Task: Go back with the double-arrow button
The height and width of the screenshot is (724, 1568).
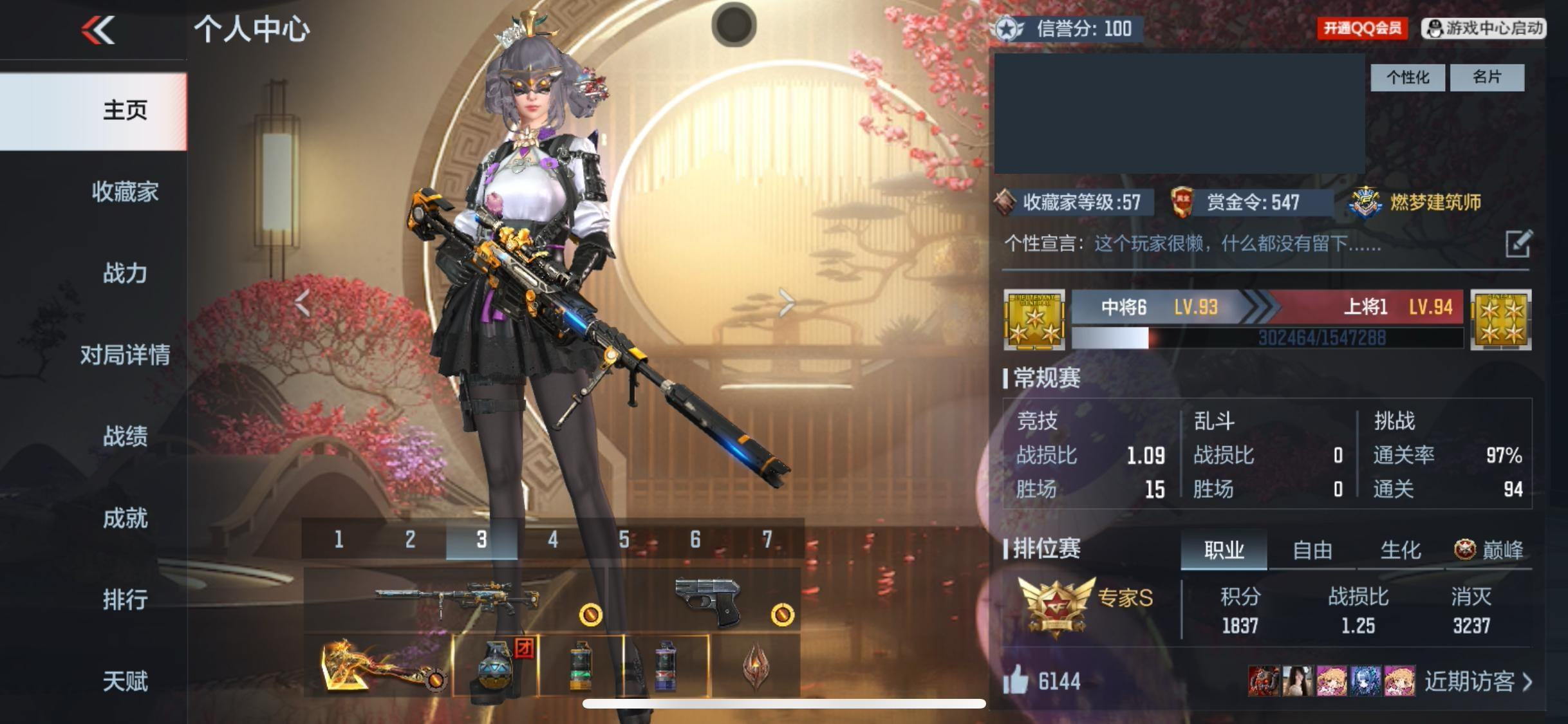Action: pos(98,30)
